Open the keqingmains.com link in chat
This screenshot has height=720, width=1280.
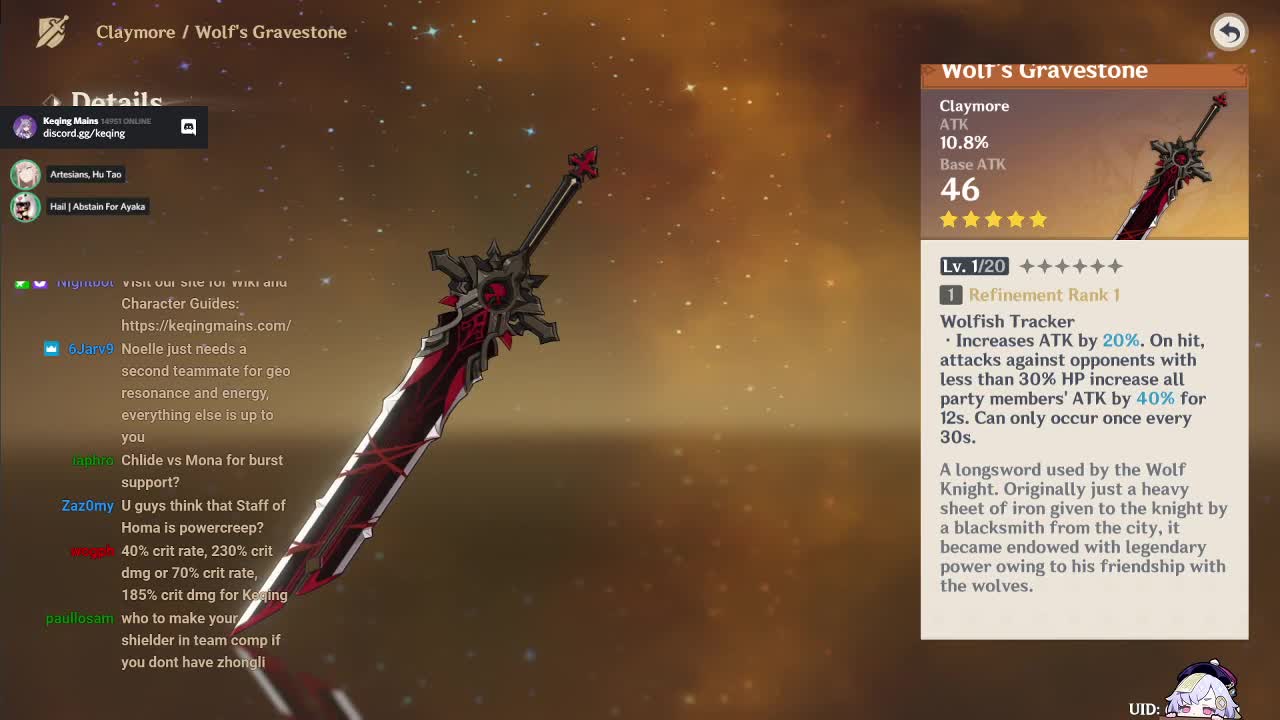pos(206,325)
